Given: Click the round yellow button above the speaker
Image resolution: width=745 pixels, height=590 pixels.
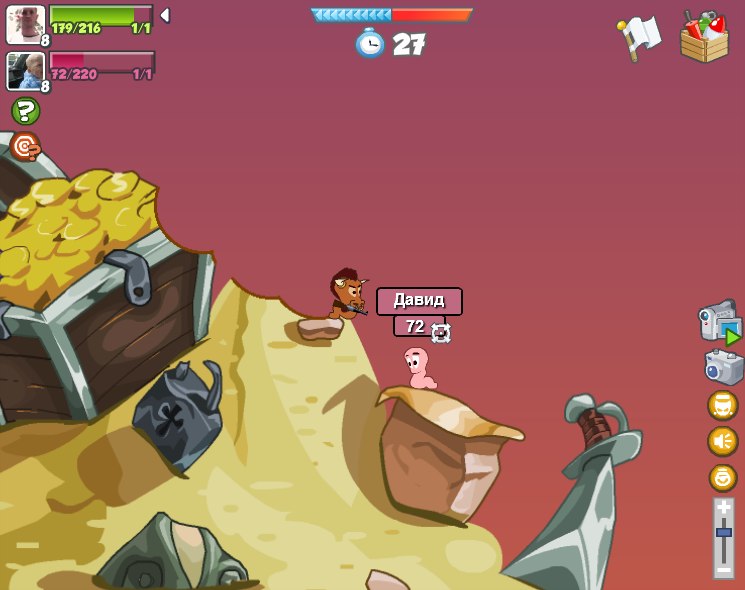Looking at the screenshot, I should pos(722,405).
